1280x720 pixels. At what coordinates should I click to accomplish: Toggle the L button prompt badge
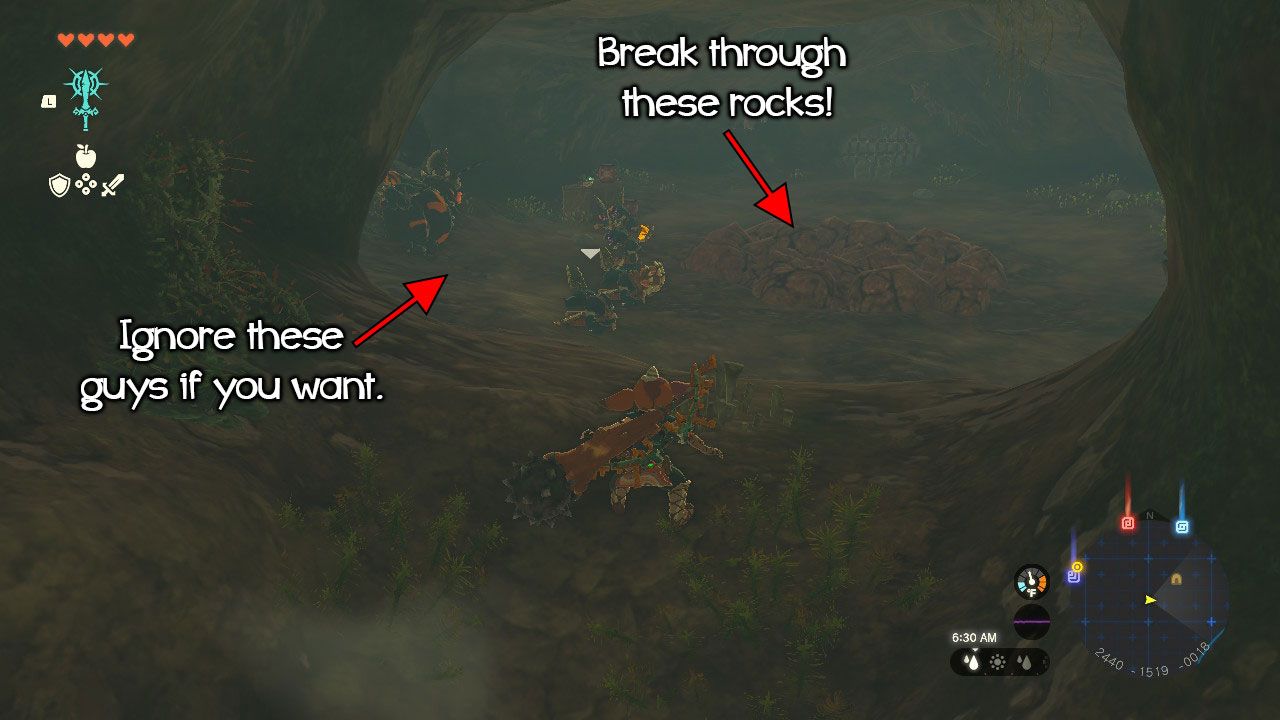(x=49, y=102)
